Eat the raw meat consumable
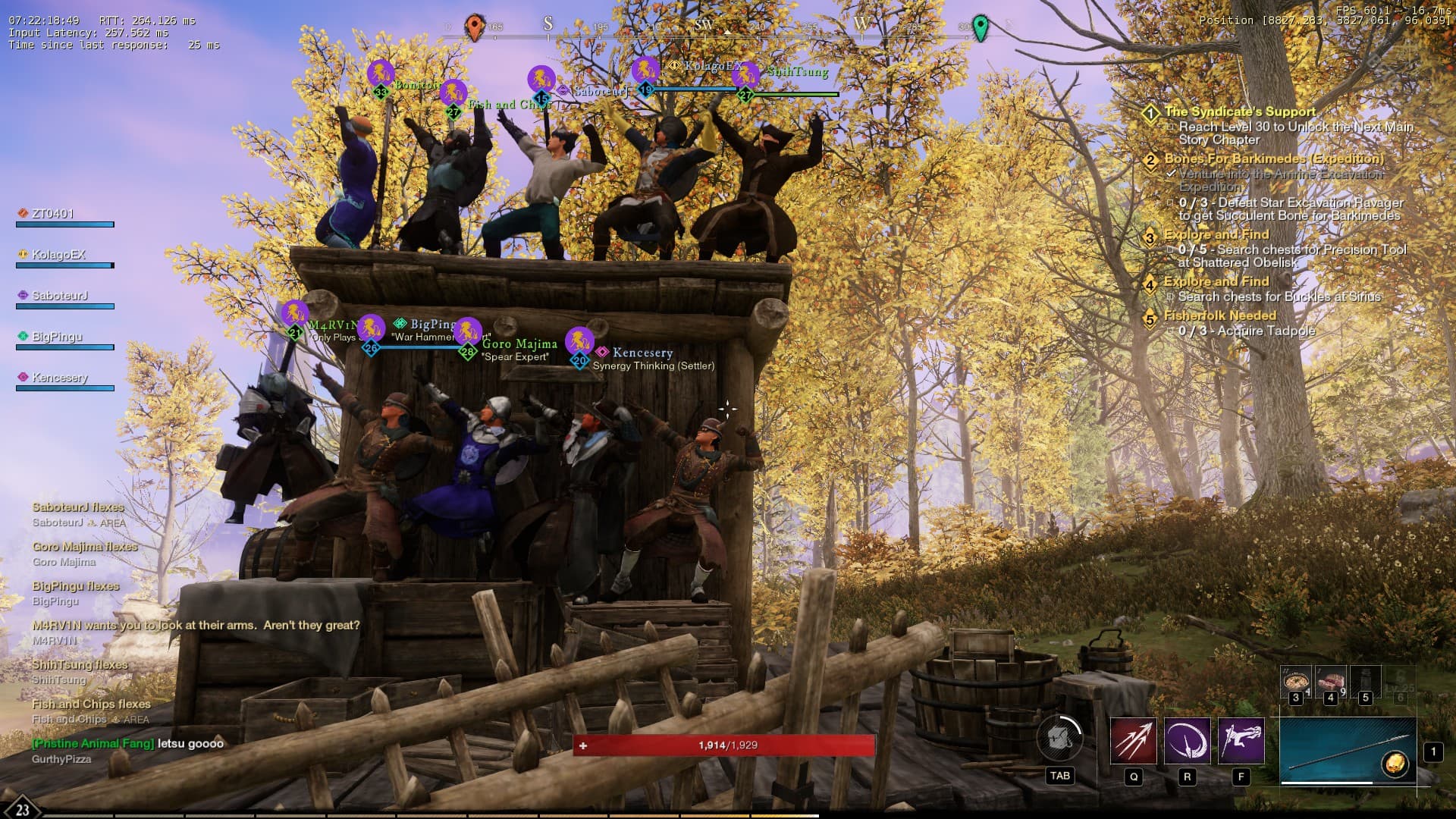 1330,682
